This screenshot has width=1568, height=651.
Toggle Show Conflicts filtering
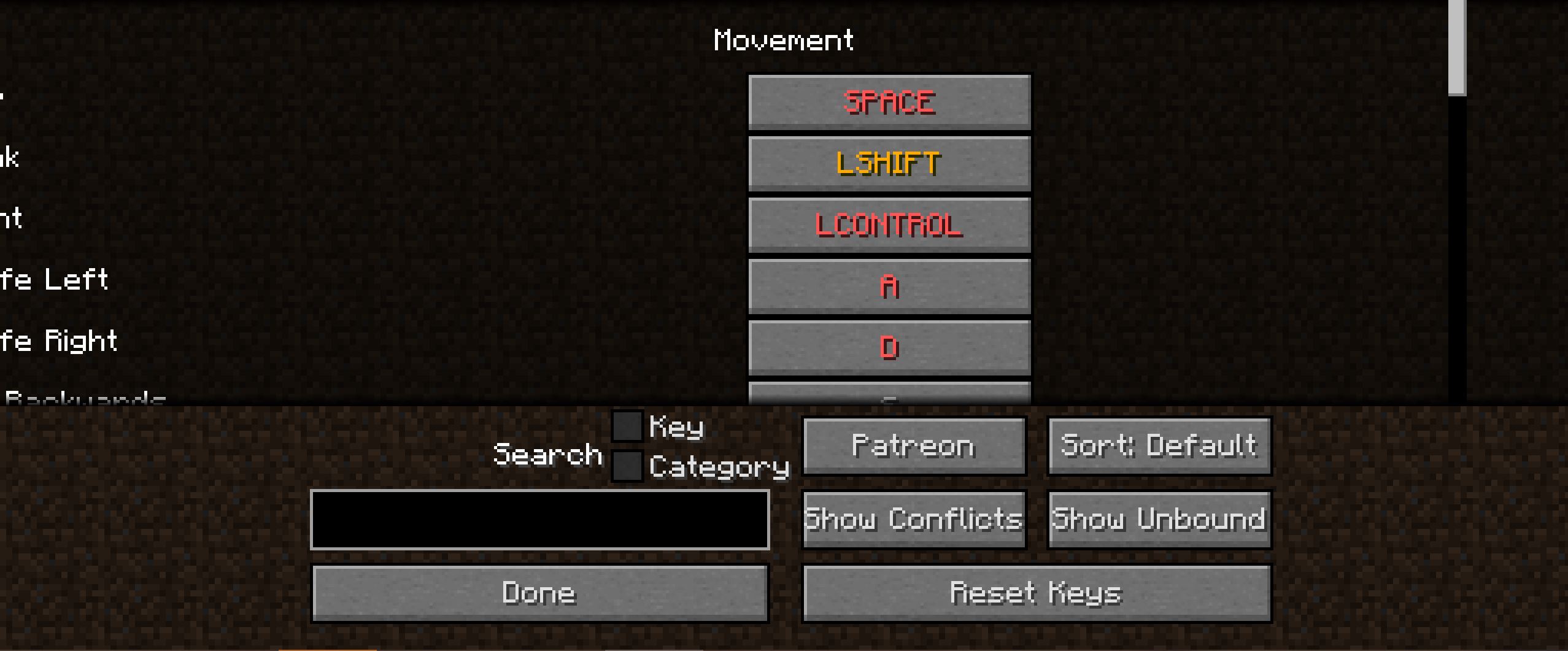pos(913,519)
